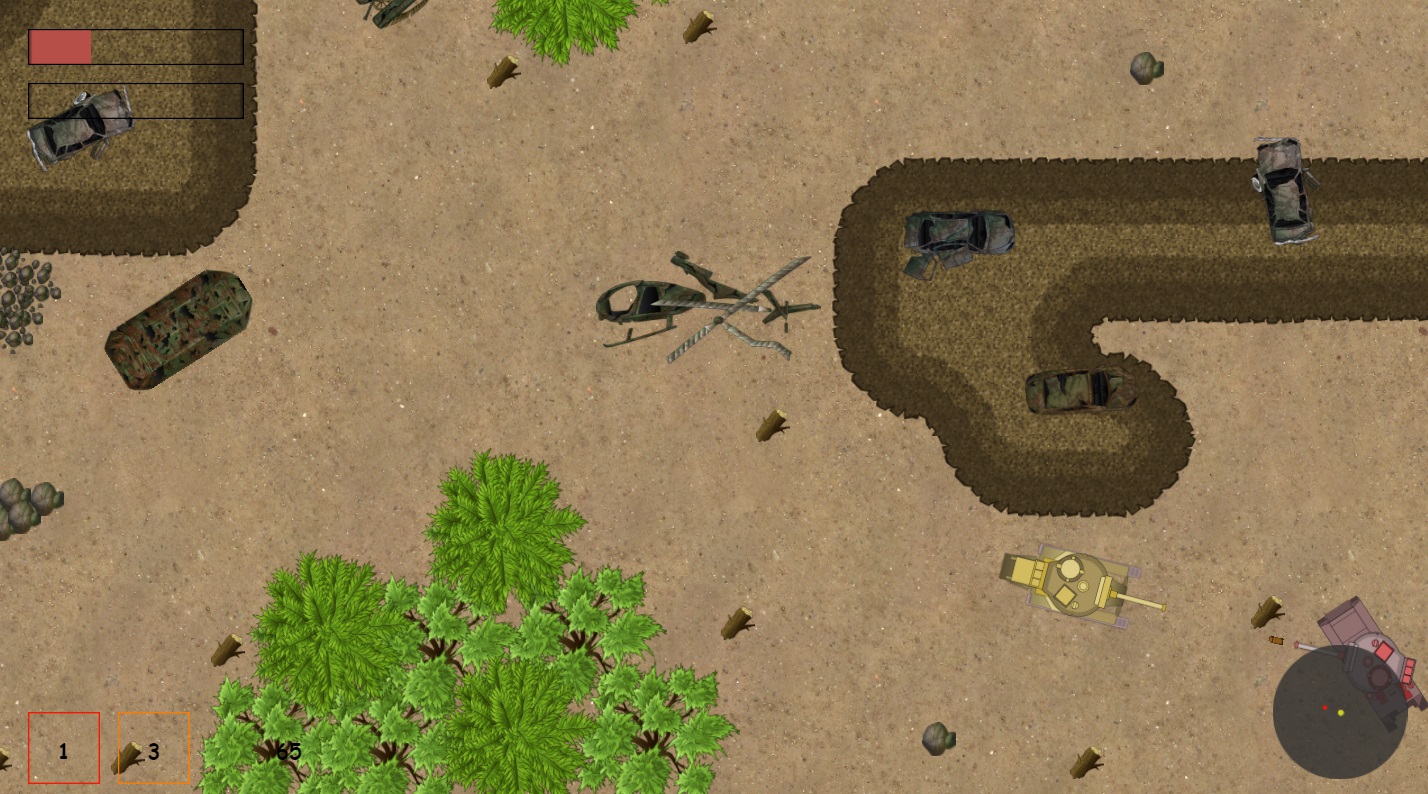Click the ammo count showing 65
The width and height of the screenshot is (1428, 794).
tap(287, 752)
